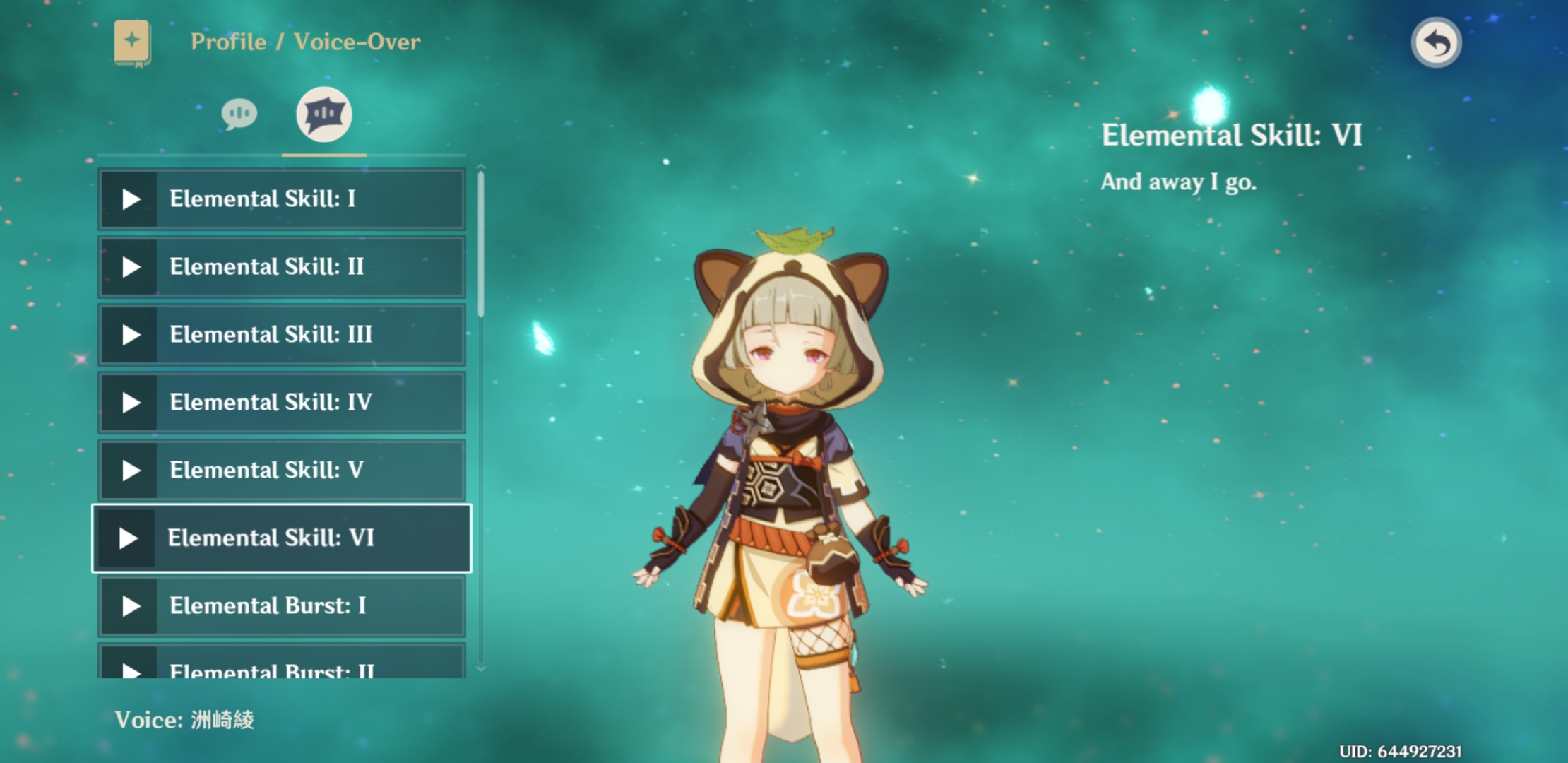Screen dimensions: 1568x763
Task: Switch to the story speech bubble tab
Action: tap(239, 114)
